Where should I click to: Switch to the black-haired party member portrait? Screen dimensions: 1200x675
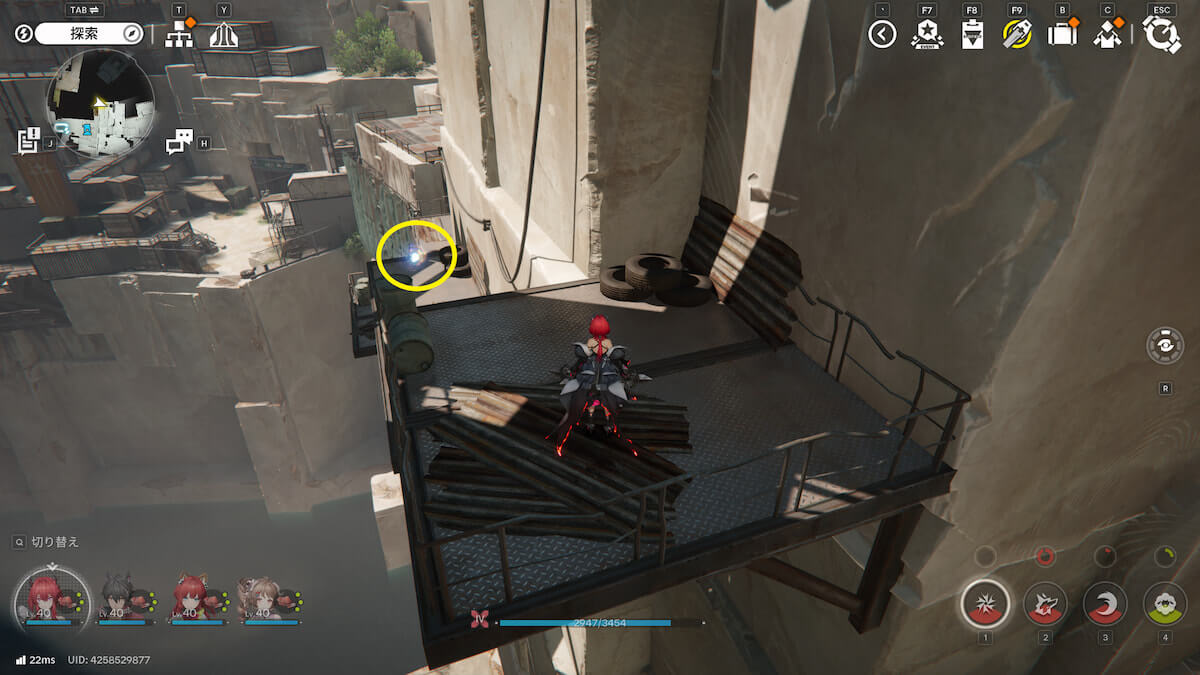click(118, 597)
